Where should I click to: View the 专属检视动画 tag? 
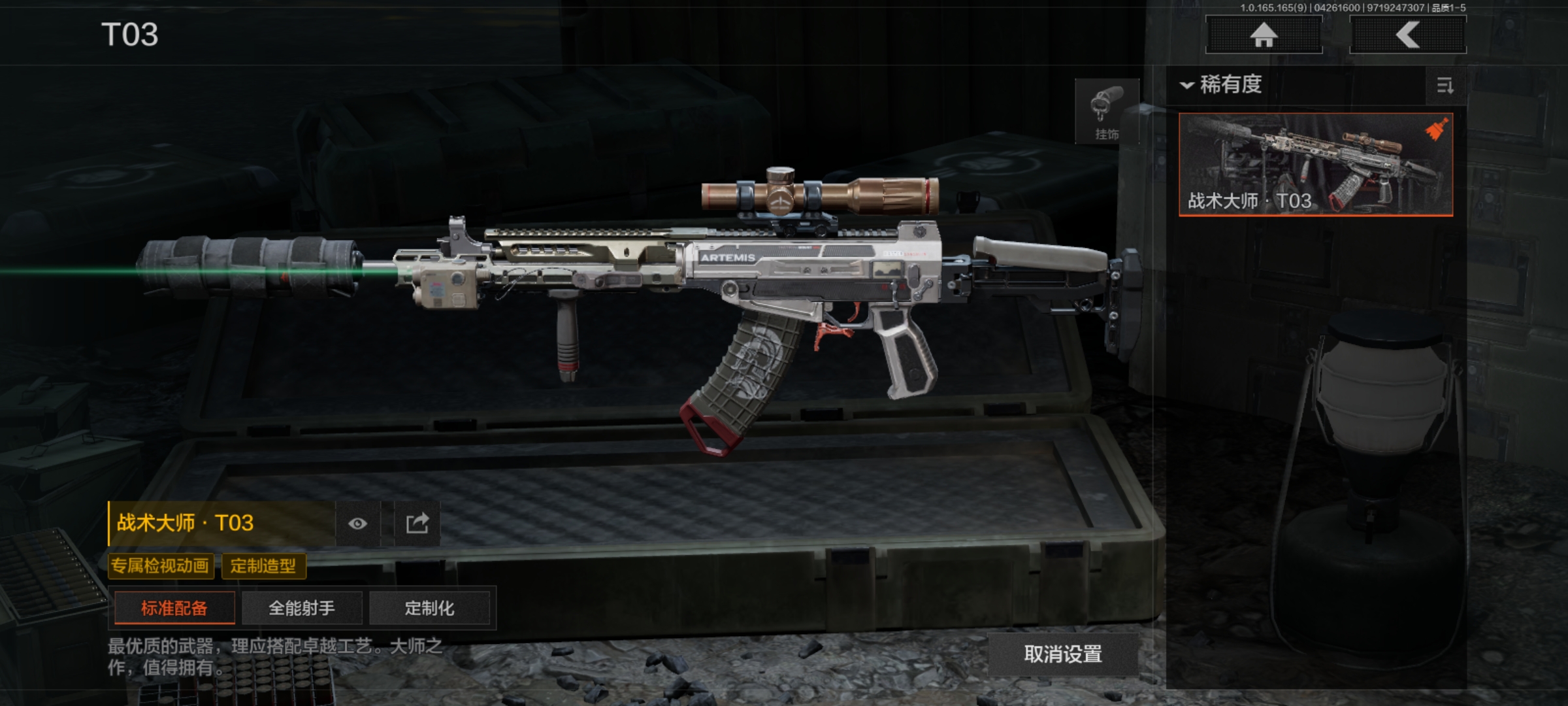tap(160, 566)
